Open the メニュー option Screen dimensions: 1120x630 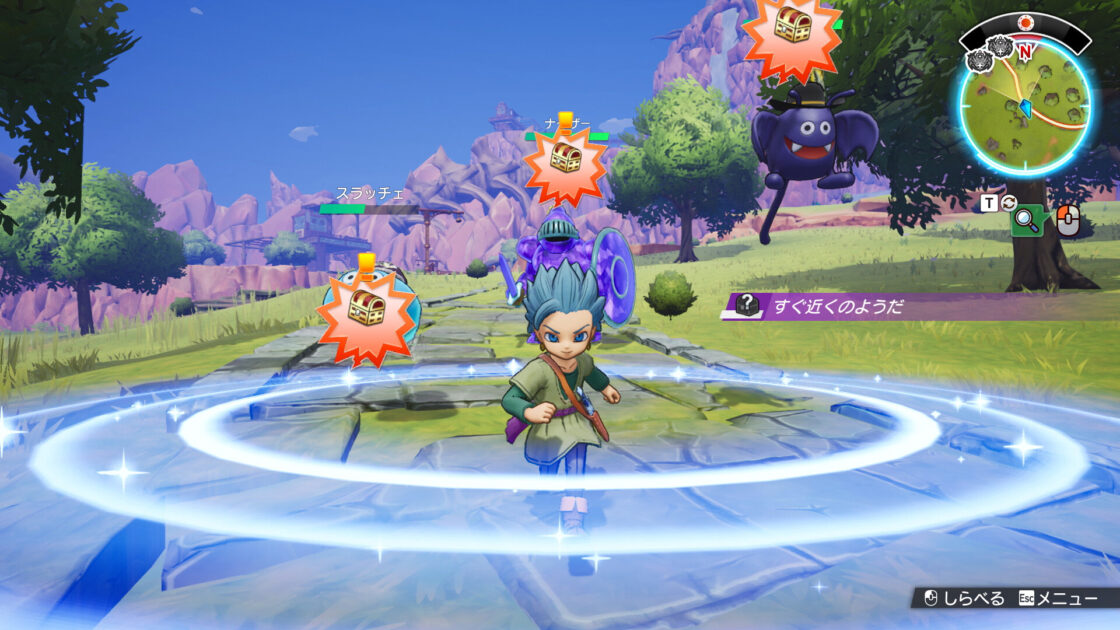point(1066,598)
